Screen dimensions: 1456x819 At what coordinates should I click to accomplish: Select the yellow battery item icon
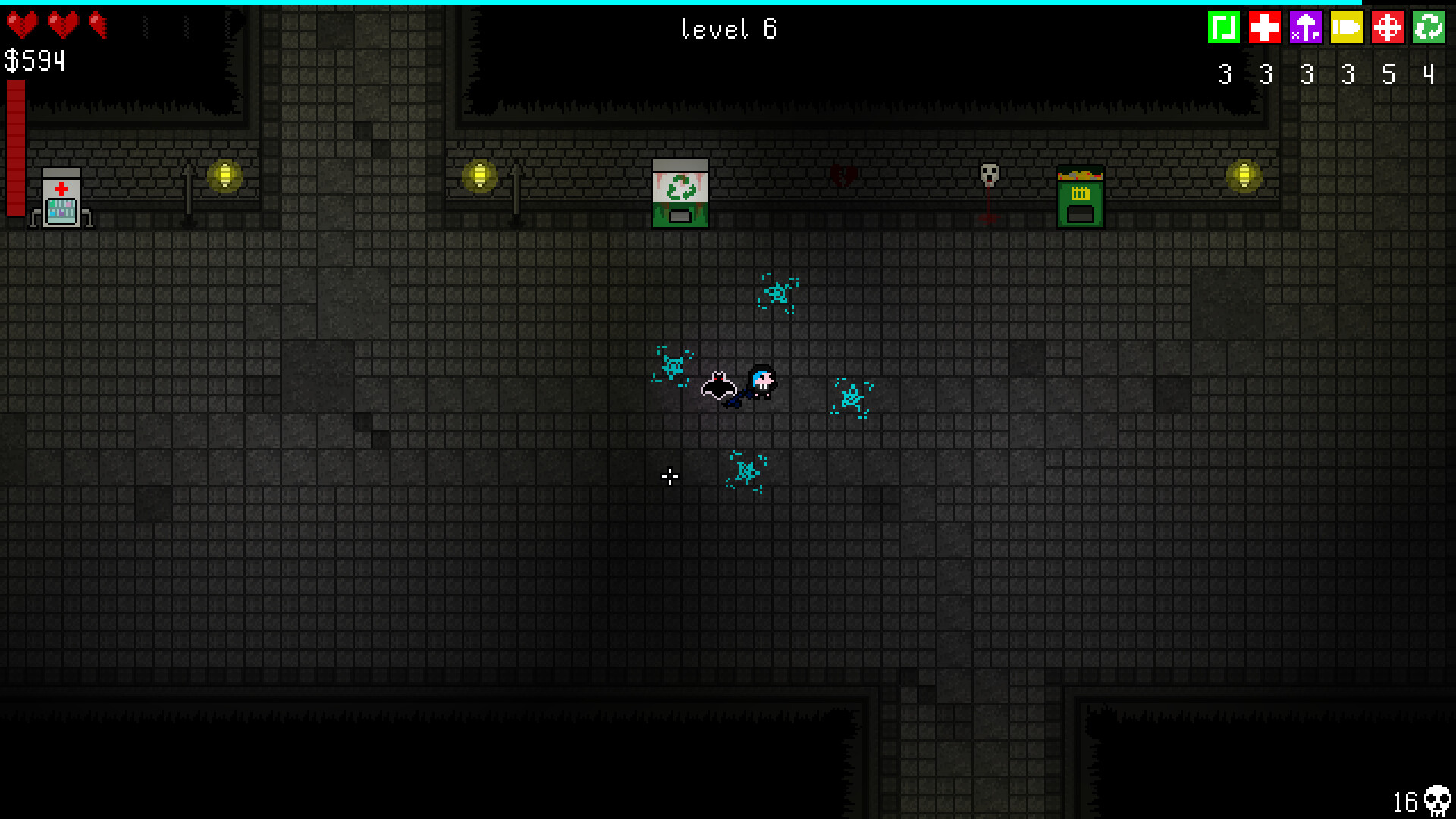(1347, 28)
